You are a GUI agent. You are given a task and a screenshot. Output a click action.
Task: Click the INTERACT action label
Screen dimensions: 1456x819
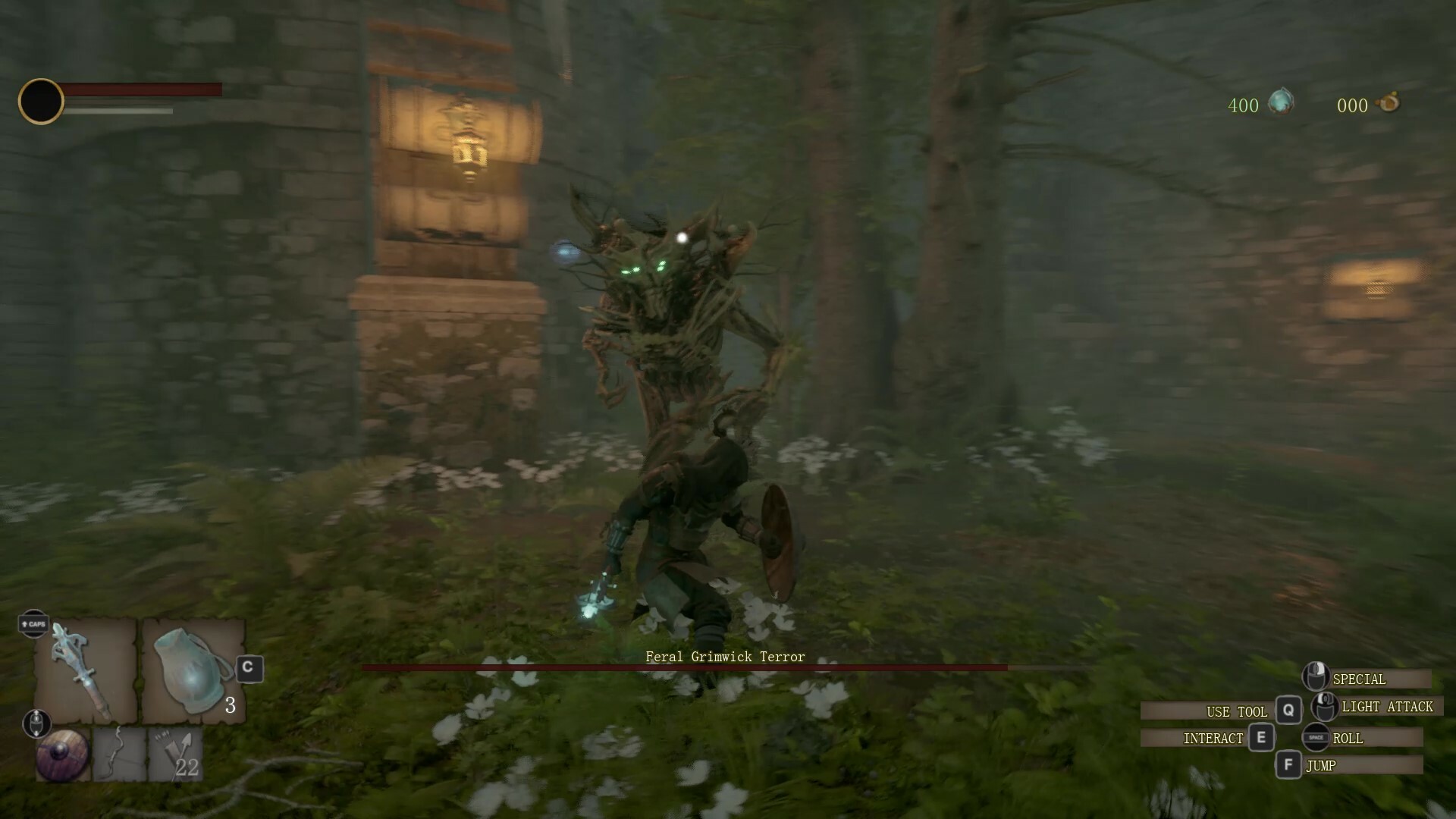pyautogui.click(x=1214, y=737)
